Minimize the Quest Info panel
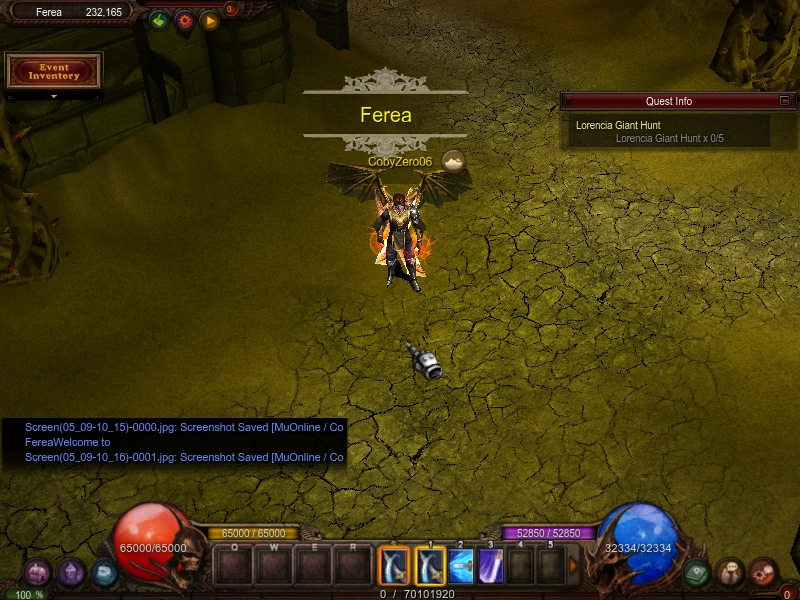Image resolution: width=800 pixels, height=600 pixels. coord(785,101)
